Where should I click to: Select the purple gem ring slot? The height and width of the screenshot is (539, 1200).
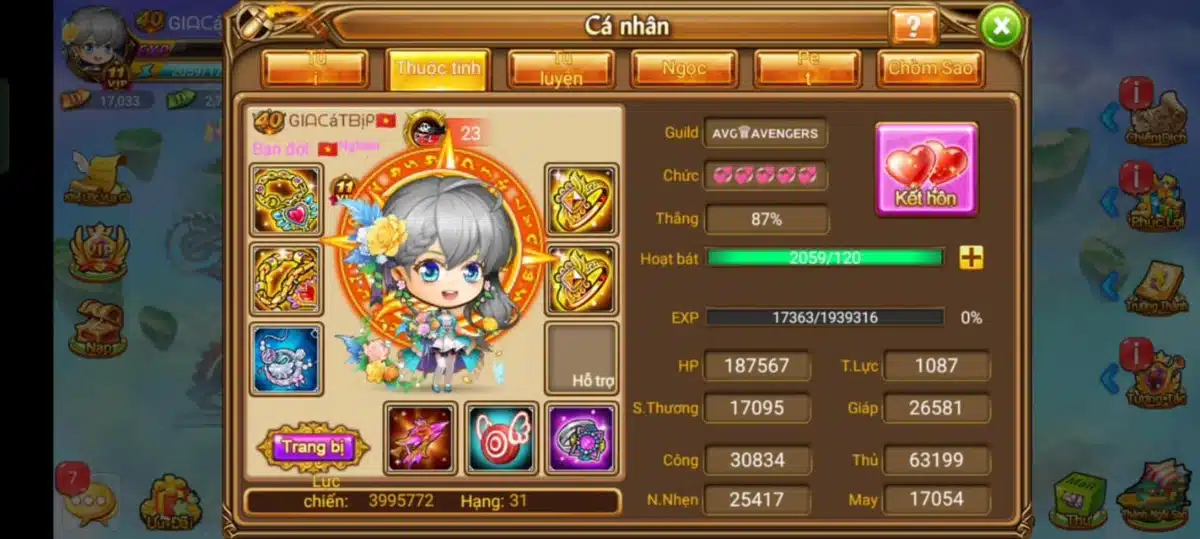point(581,438)
